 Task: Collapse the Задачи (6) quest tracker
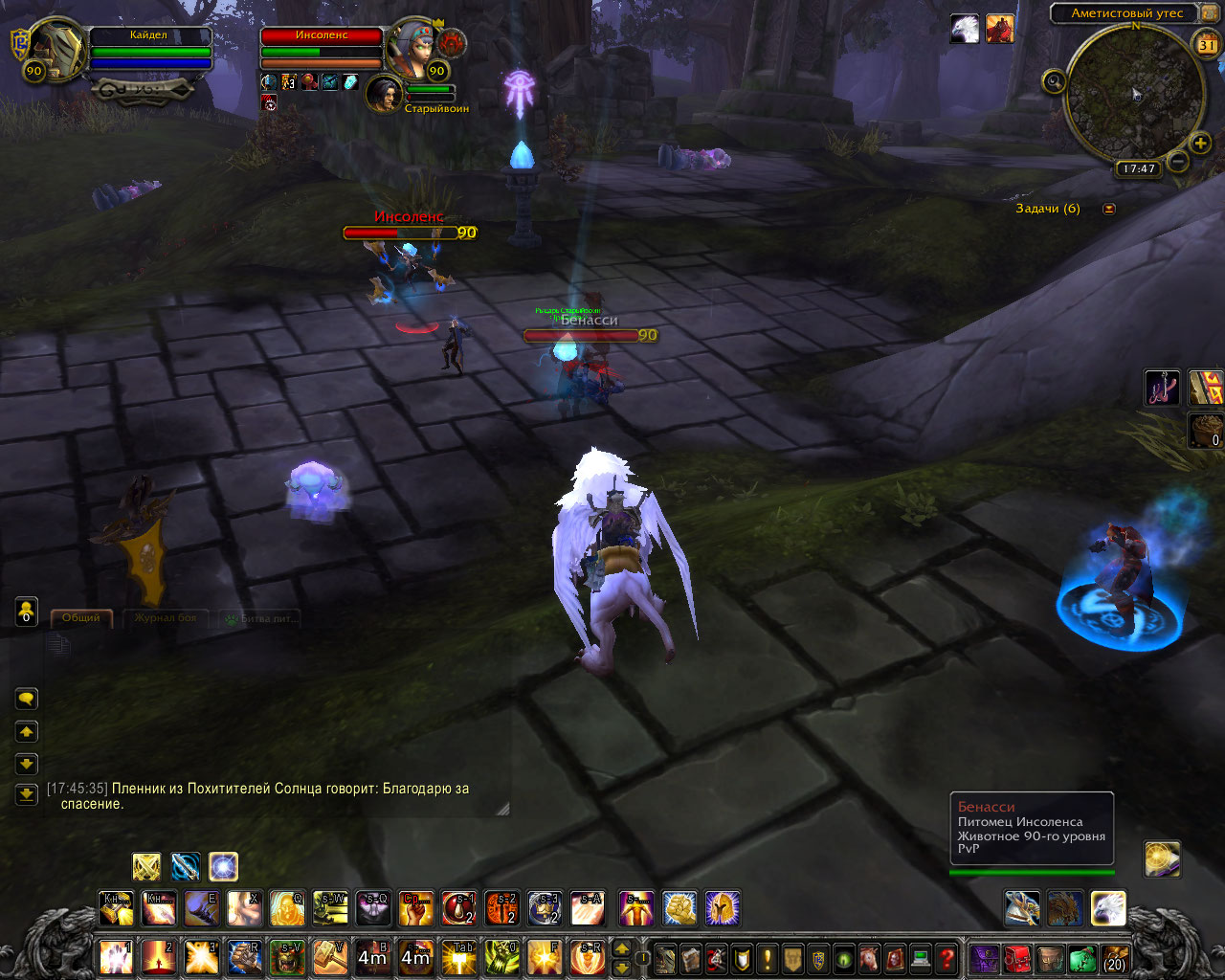coord(1109,209)
